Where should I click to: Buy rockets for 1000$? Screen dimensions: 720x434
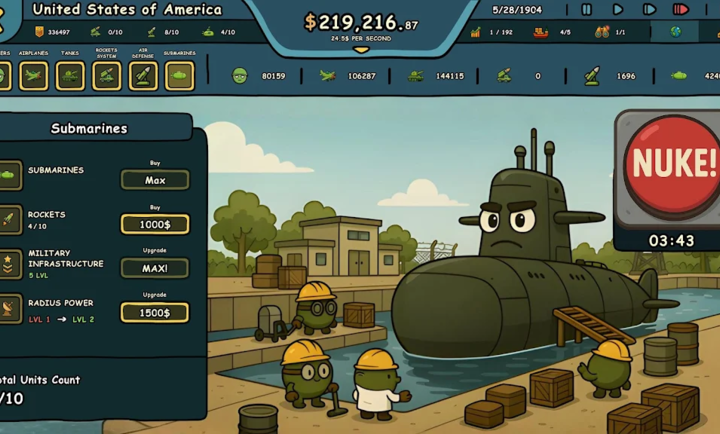155,224
